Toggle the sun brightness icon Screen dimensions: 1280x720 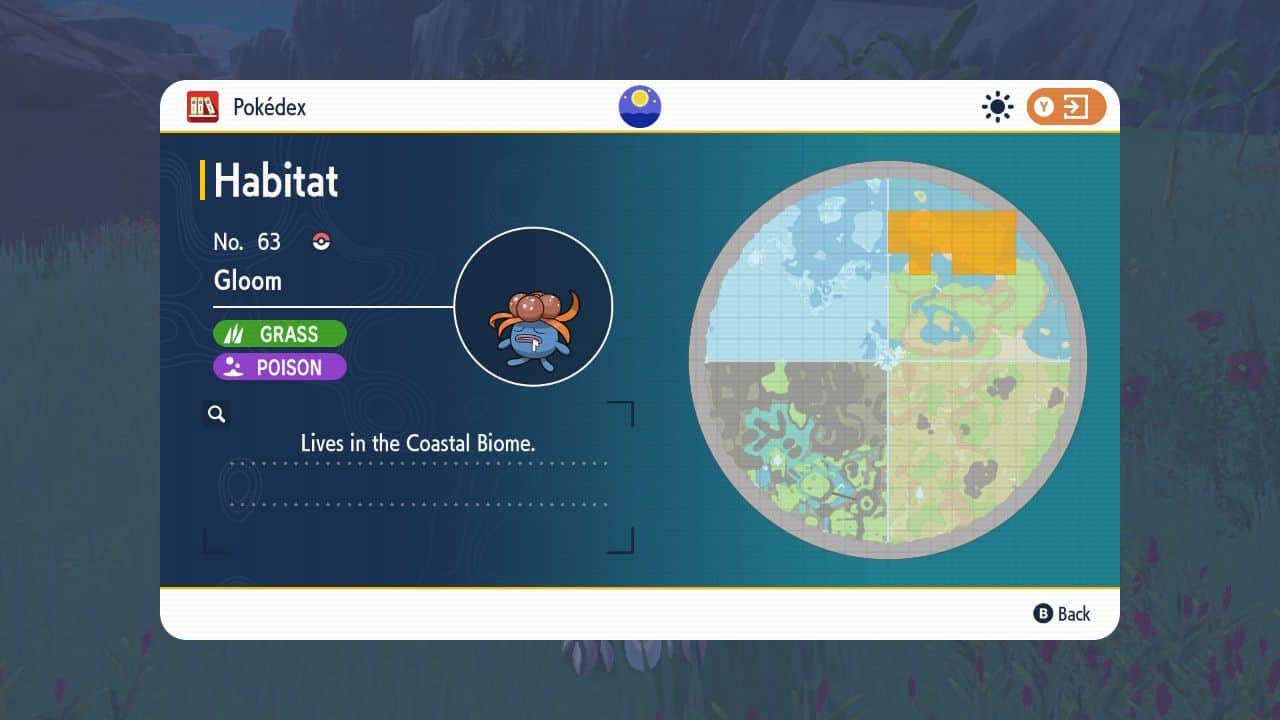[x=997, y=107]
